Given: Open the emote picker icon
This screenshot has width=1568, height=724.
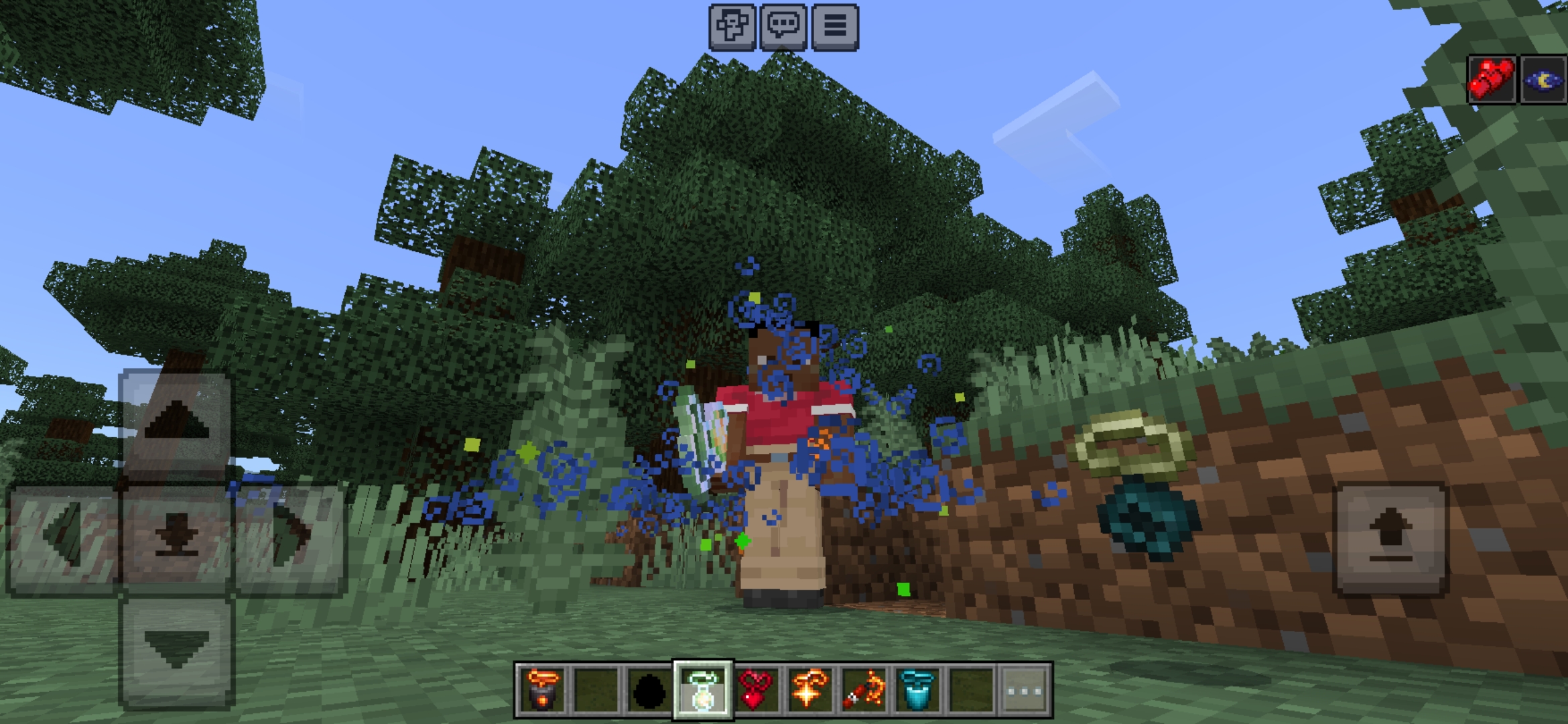Looking at the screenshot, I should 733,27.
